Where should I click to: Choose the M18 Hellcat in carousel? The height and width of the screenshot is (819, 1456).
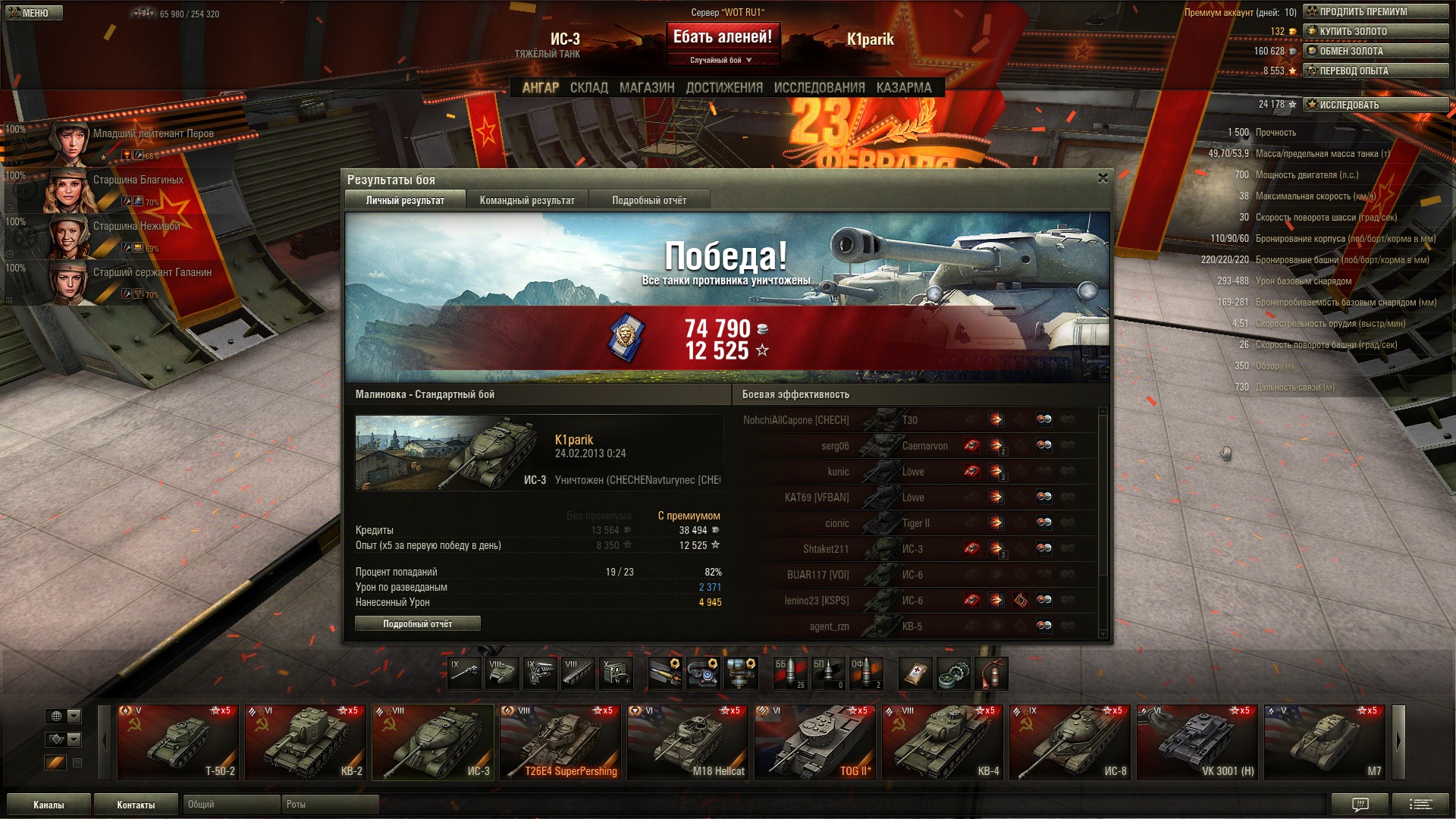coord(688,742)
